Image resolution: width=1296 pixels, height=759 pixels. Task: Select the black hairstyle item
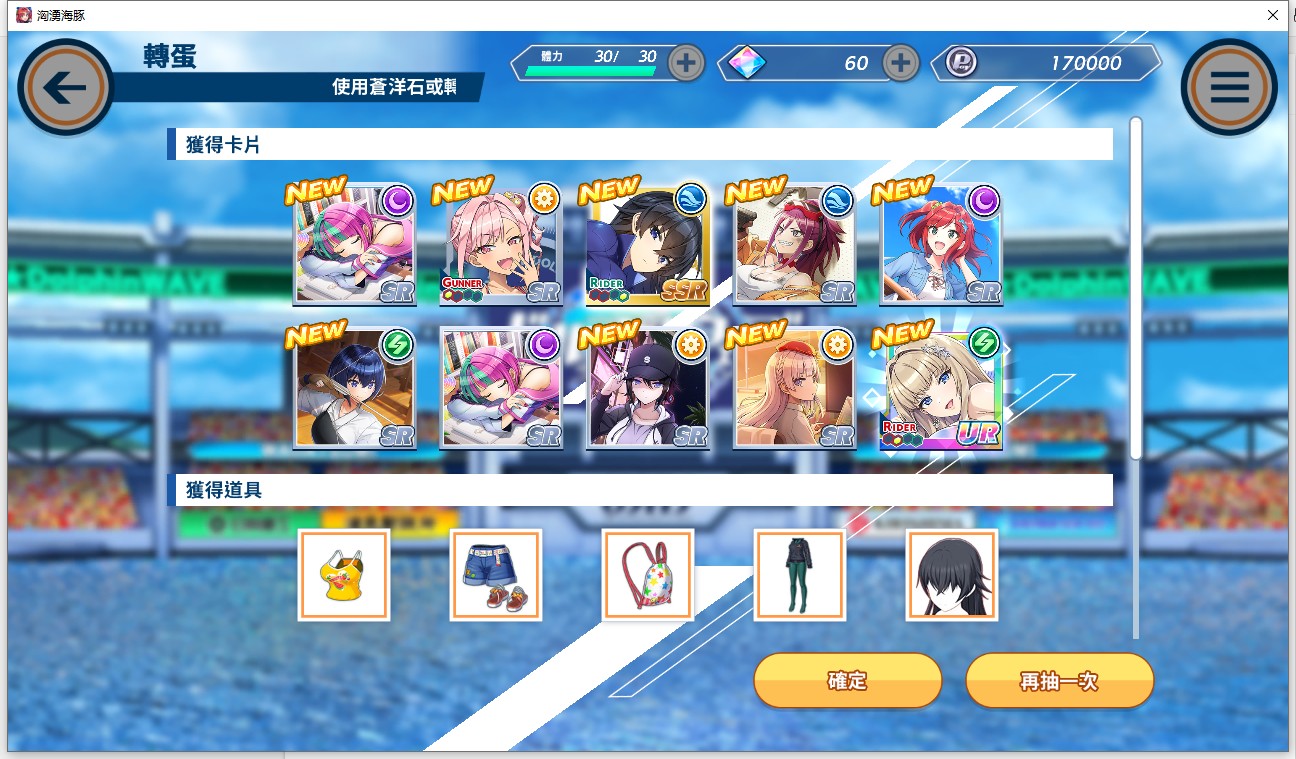951,575
